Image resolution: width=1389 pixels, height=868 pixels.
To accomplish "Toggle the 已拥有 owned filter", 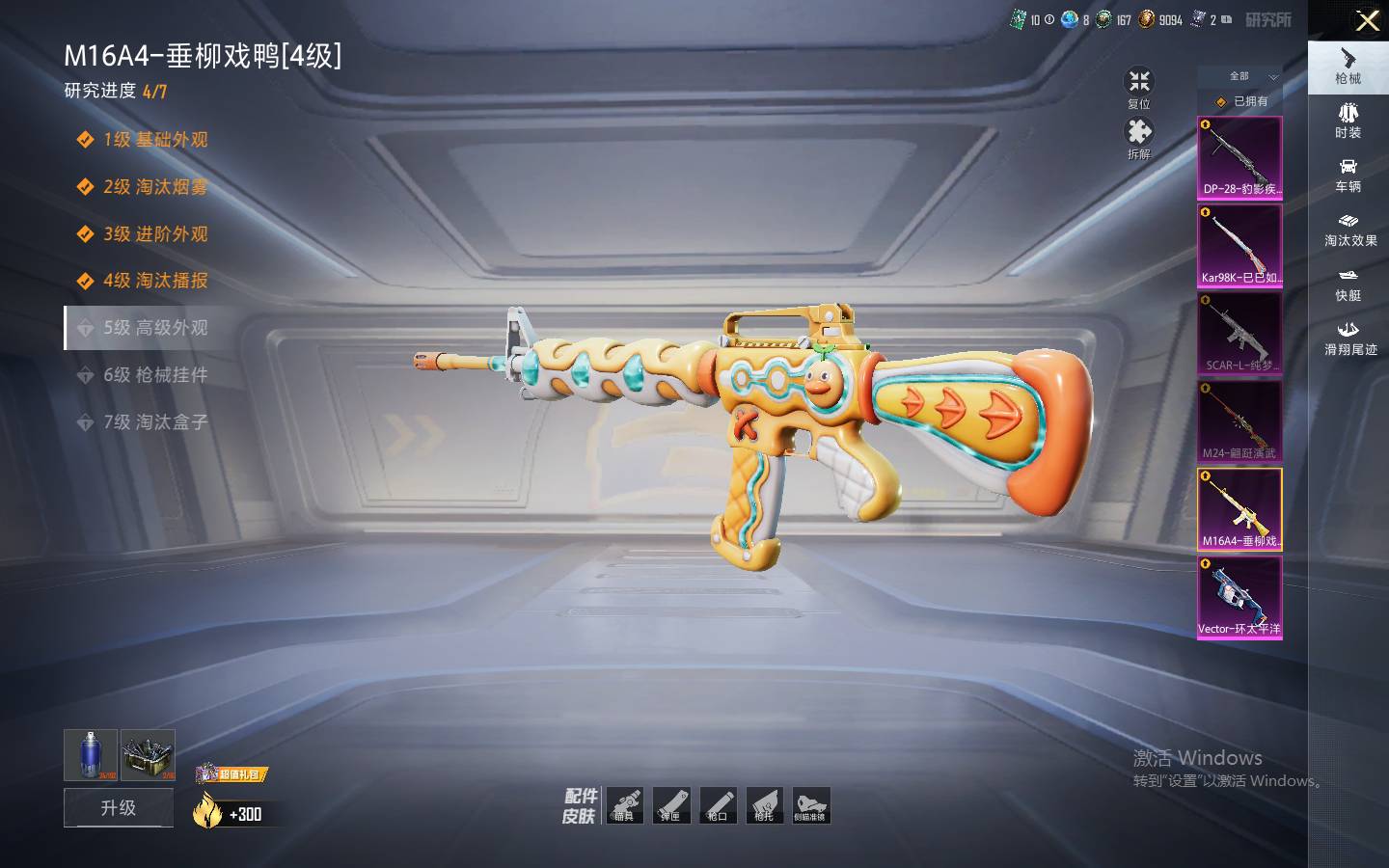I will click(x=1241, y=101).
